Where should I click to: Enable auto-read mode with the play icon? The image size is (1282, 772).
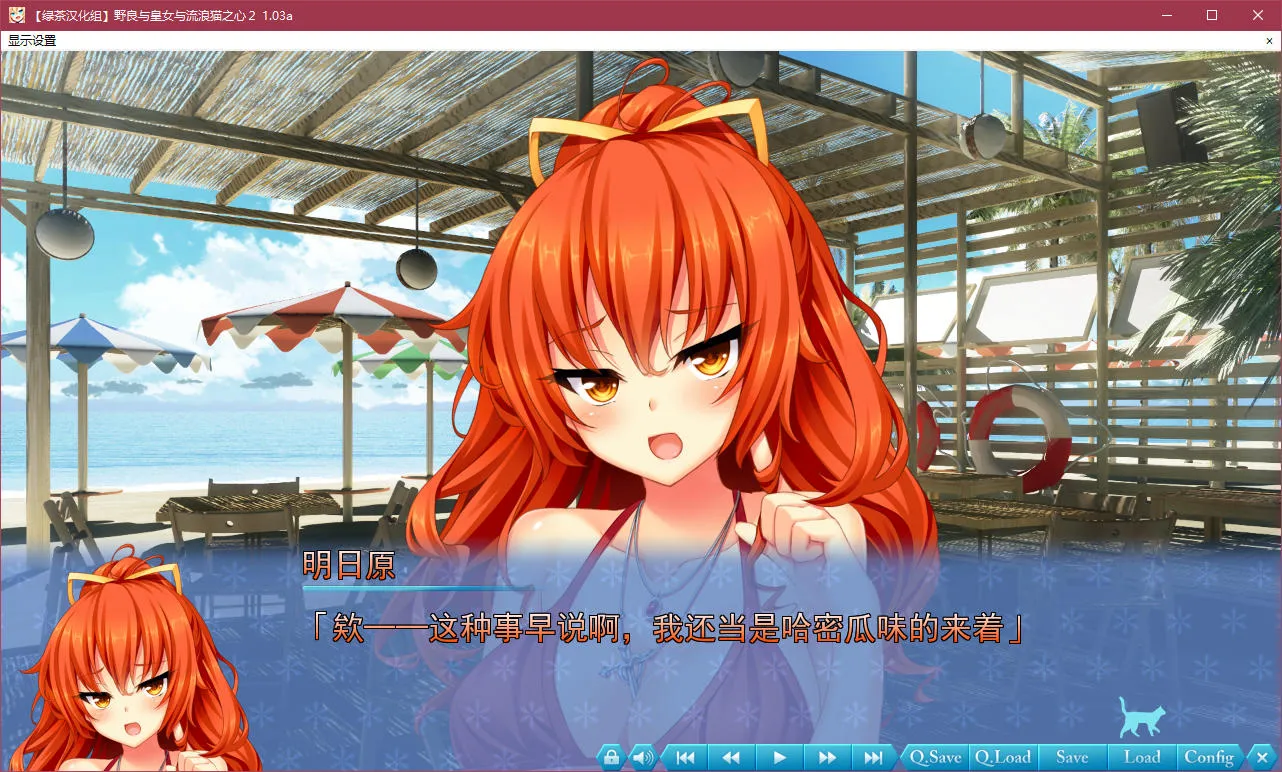(x=779, y=757)
